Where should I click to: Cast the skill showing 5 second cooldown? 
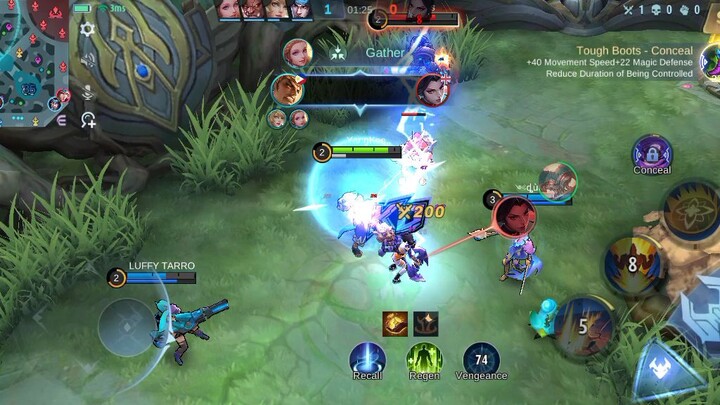pyautogui.click(x=583, y=325)
